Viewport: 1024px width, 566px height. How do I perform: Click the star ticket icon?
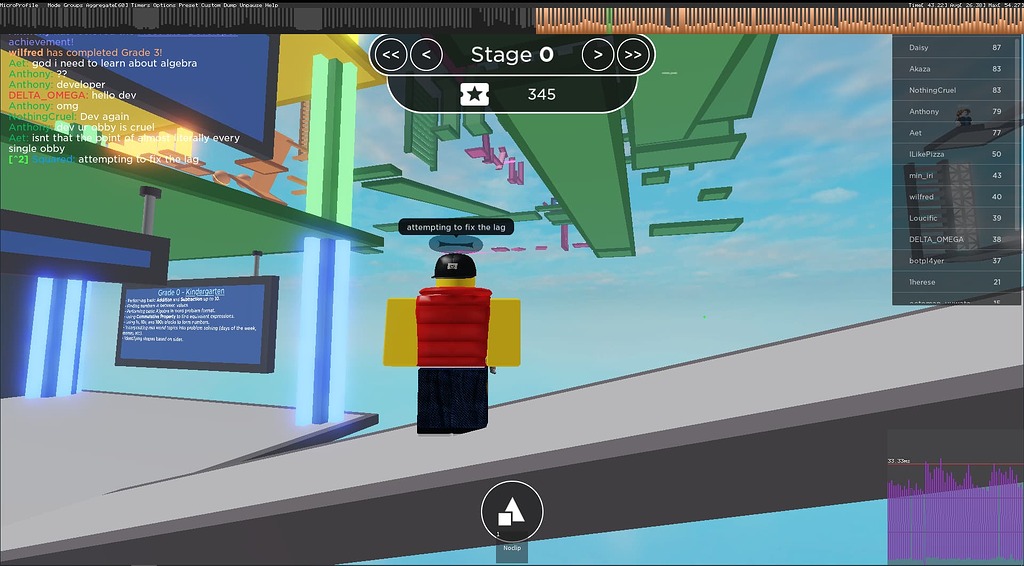[474, 95]
